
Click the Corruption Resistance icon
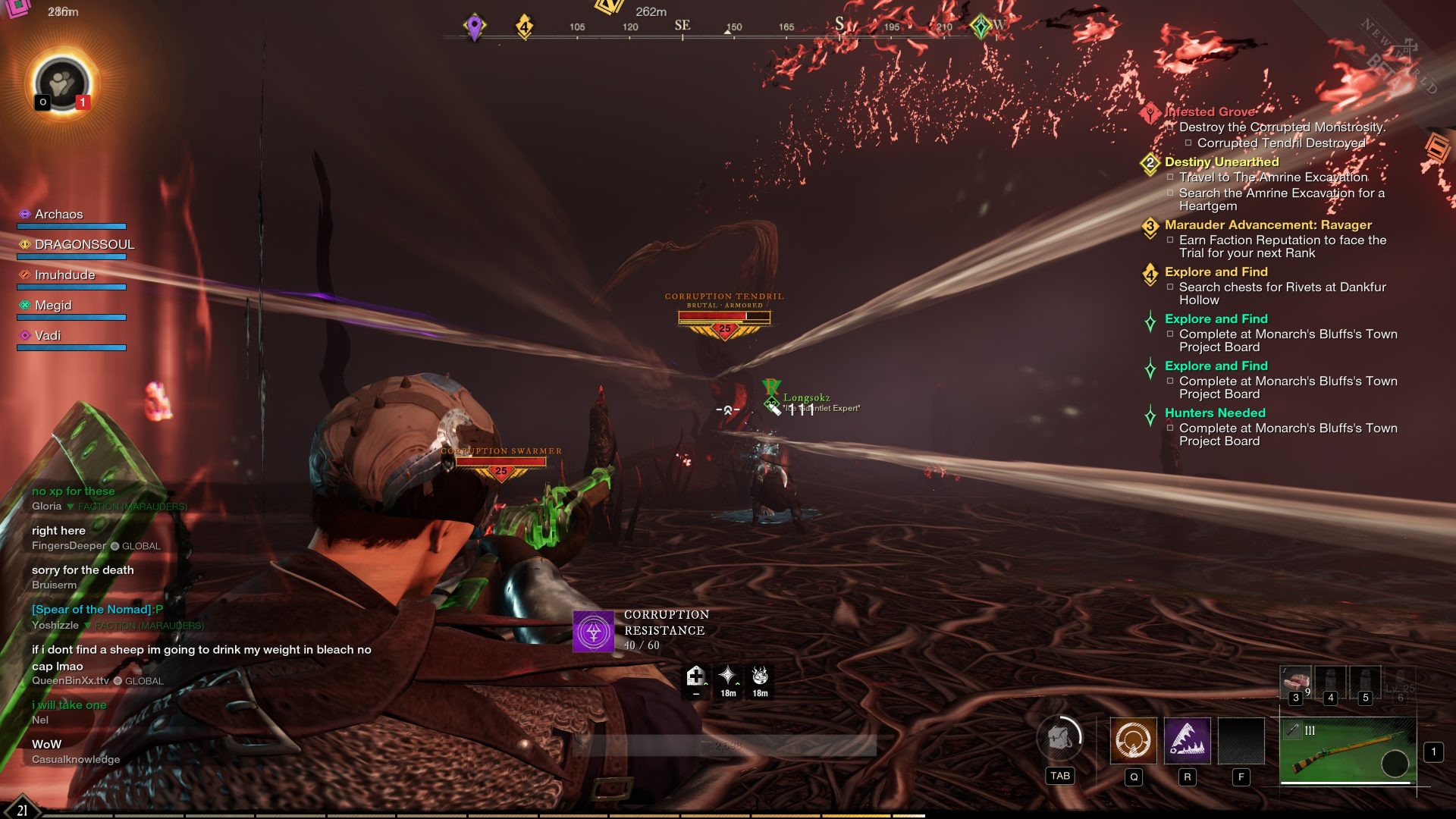pos(593,631)
